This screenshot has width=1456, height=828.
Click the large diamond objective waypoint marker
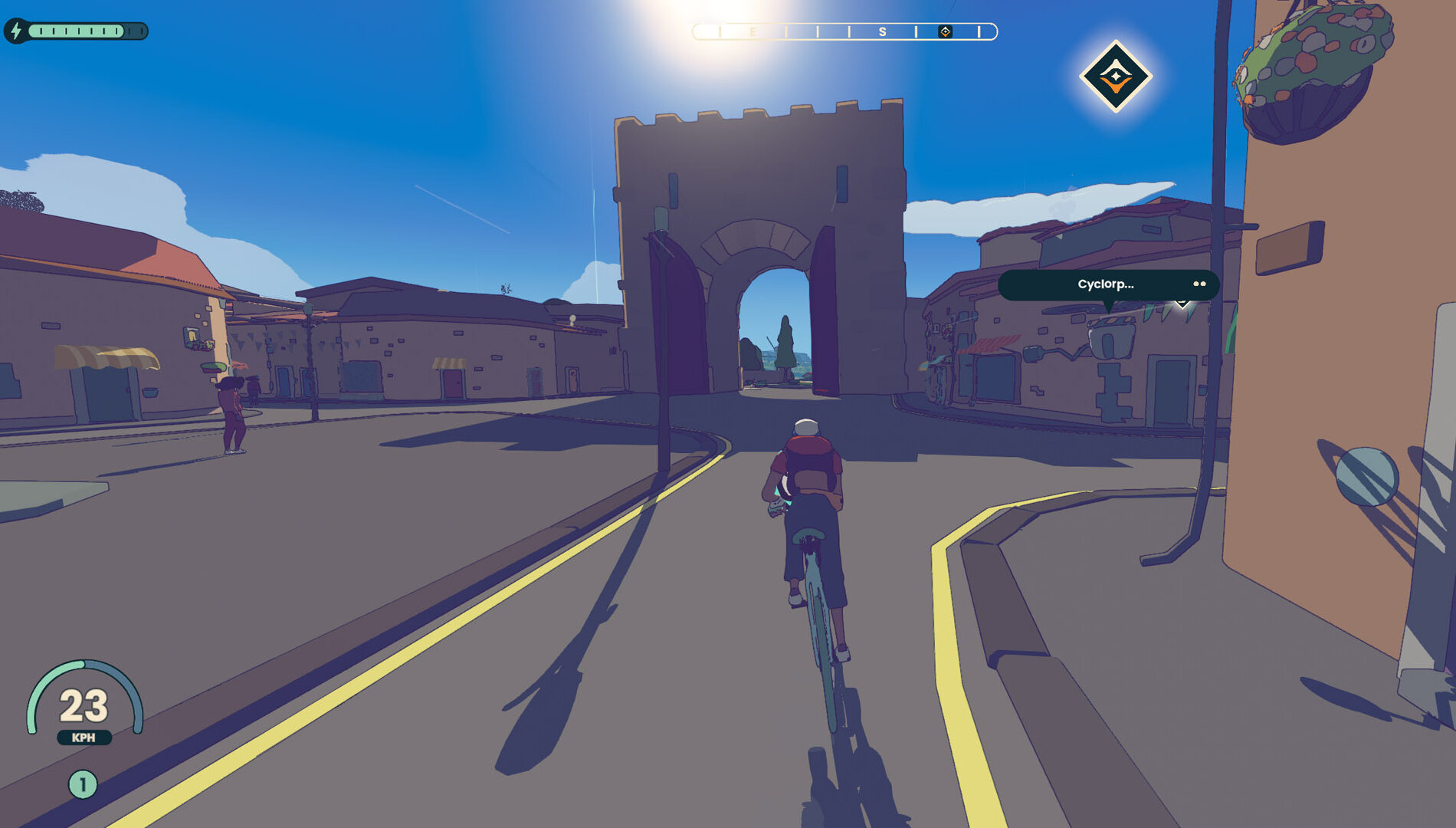(x=1116, y=77)
